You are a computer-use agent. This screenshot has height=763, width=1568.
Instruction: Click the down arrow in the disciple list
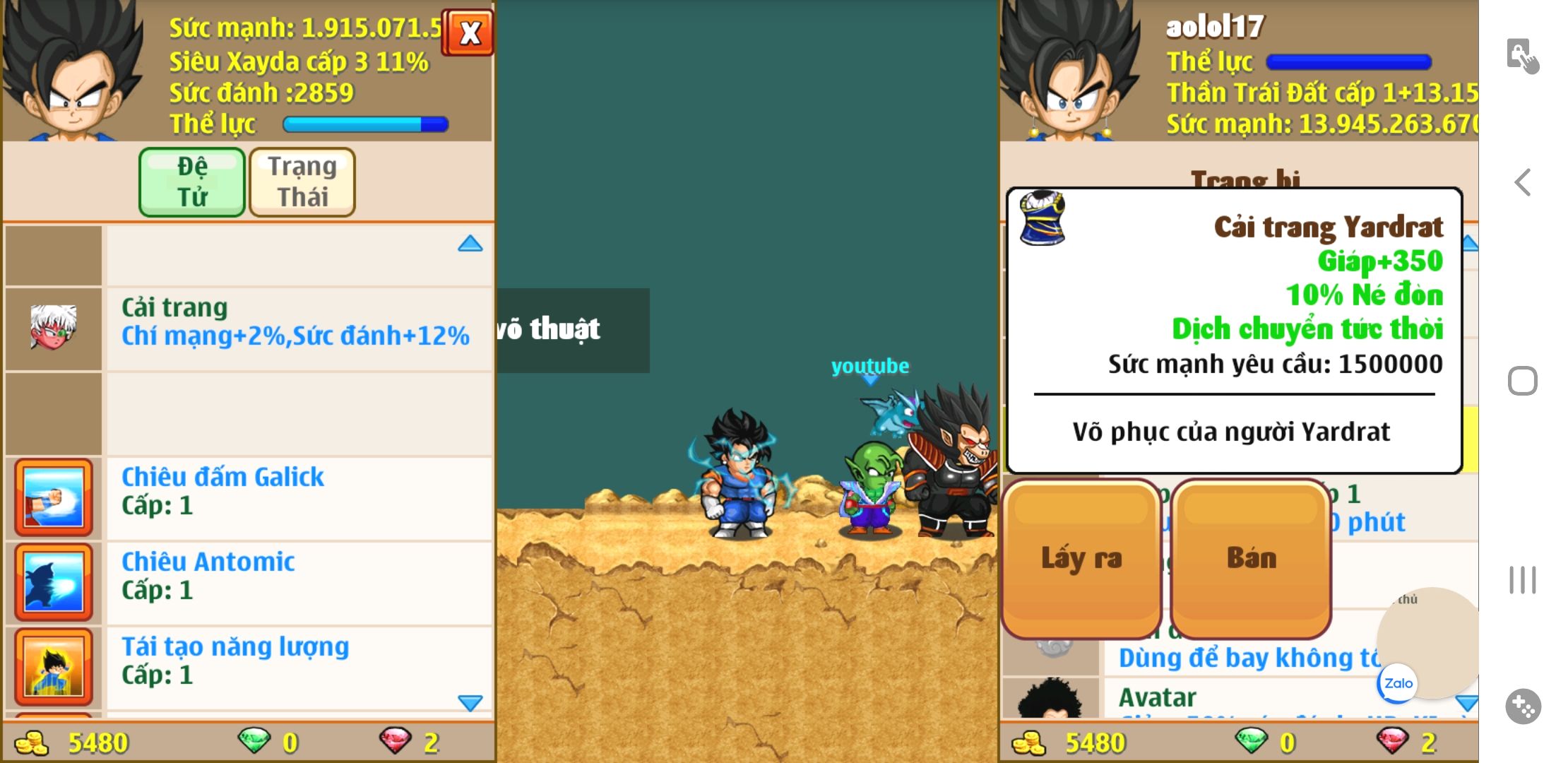click(470, 702)
